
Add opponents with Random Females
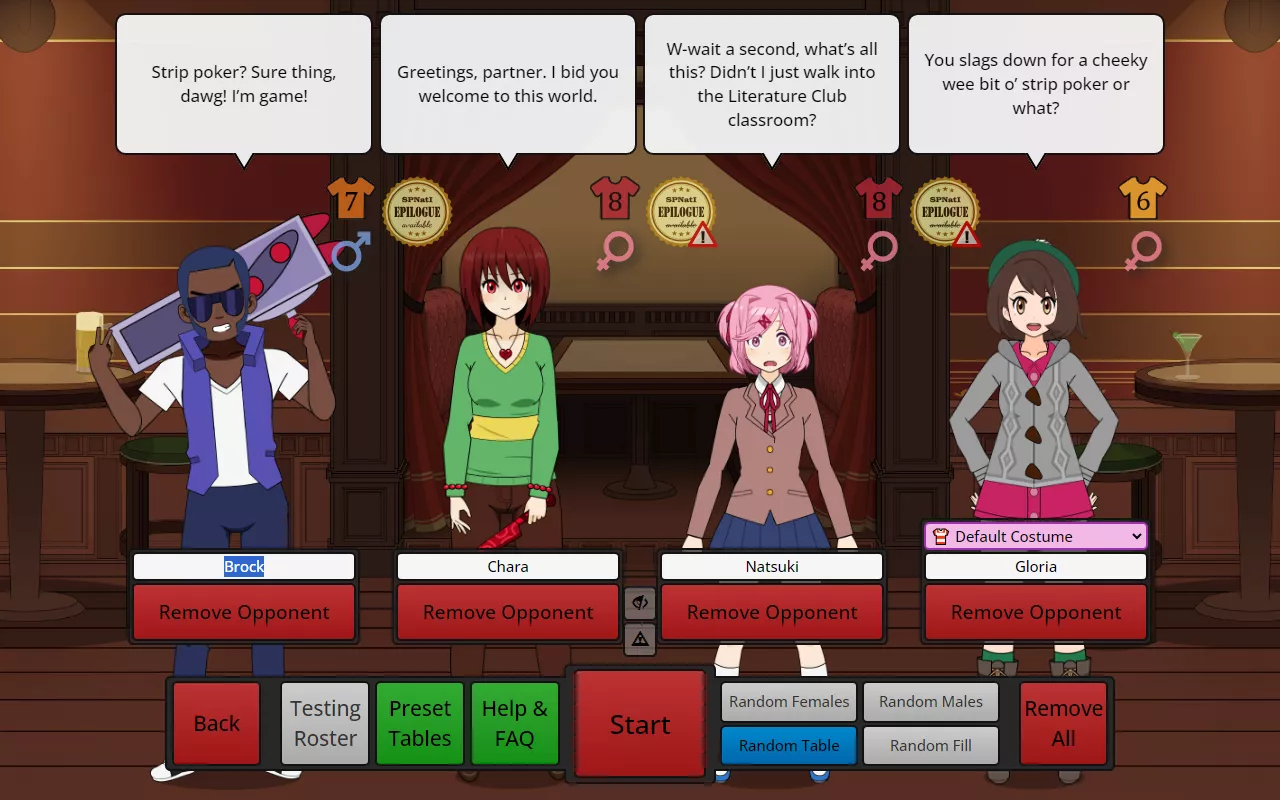788,701
